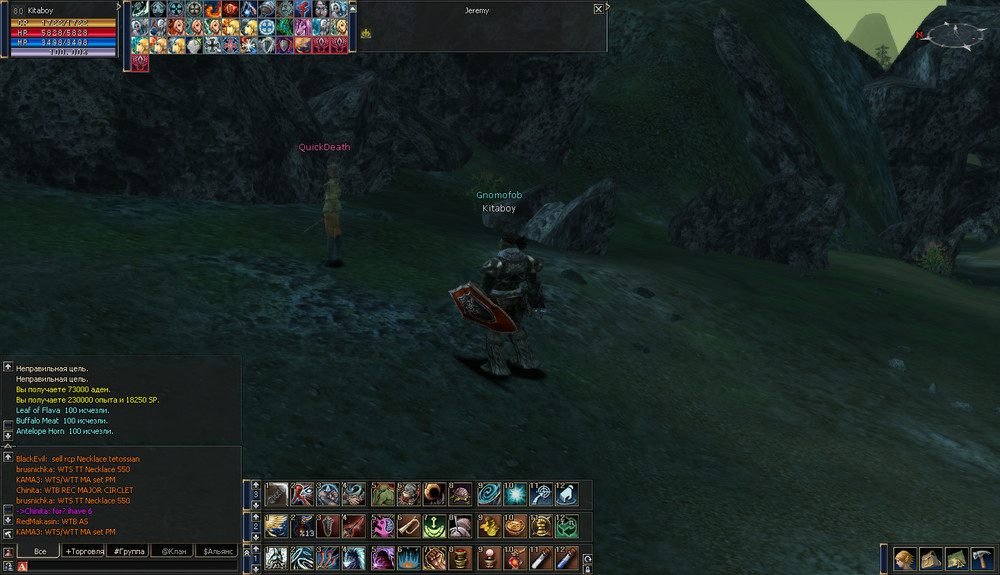Use the green orc head skill
Image resolution: width=1000 pixels, height=575 pixels.
383,494
